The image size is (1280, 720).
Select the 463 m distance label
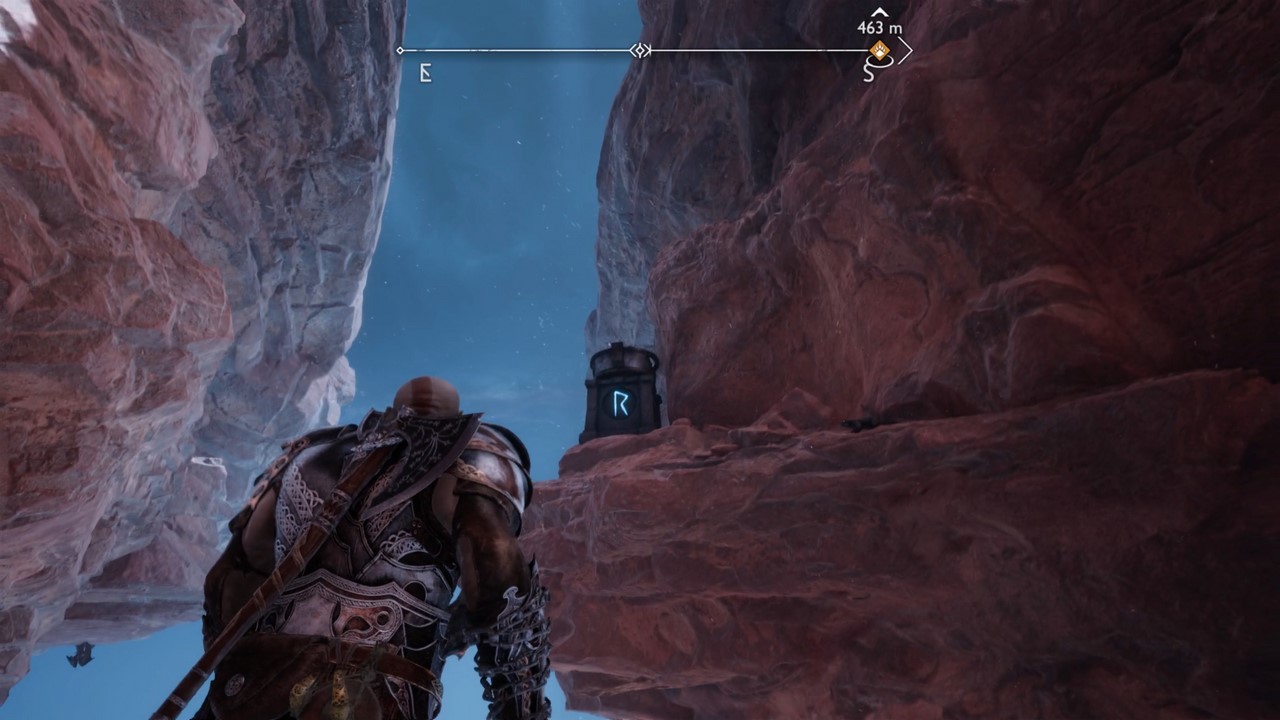878,27
